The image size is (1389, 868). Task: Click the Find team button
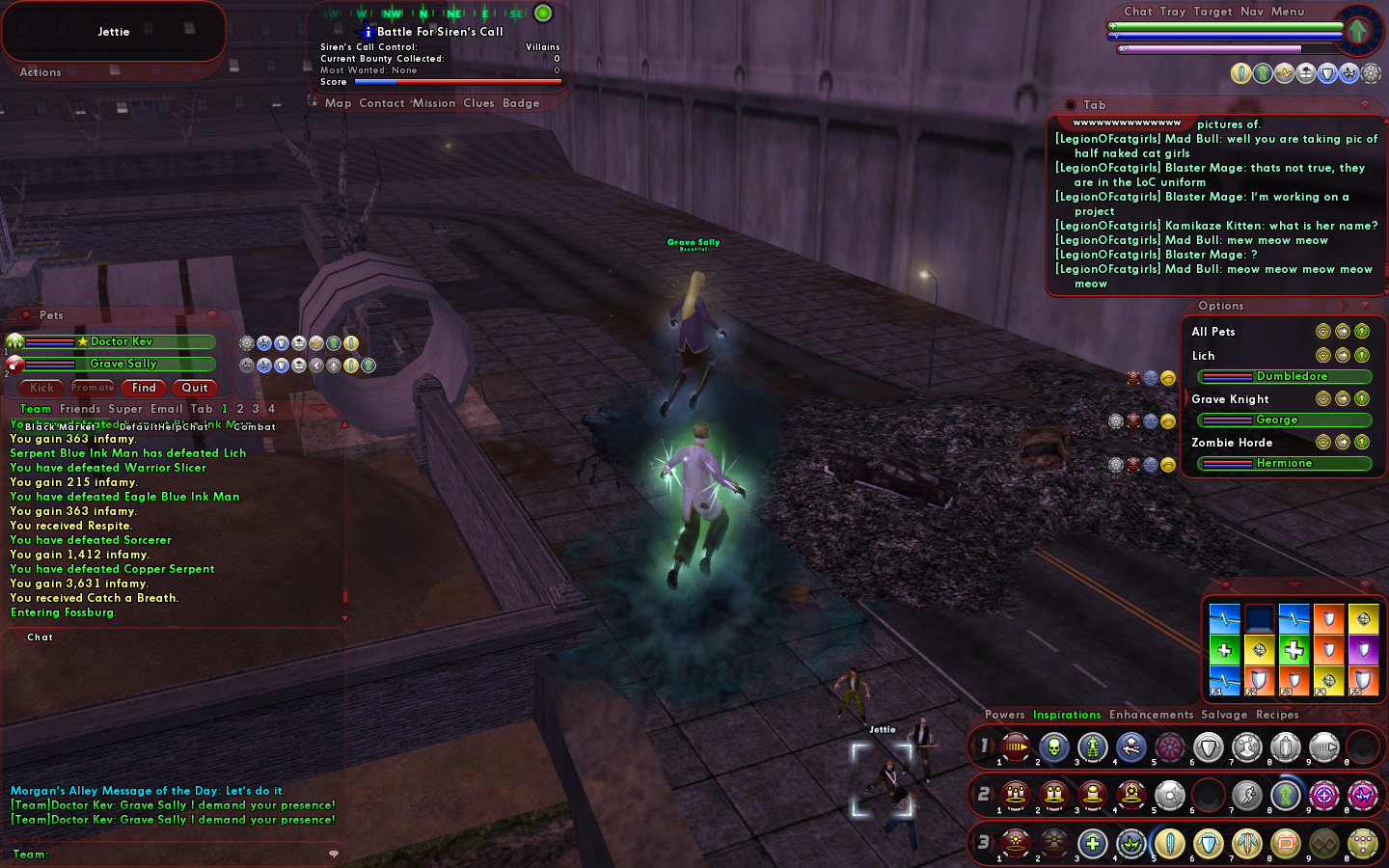click(x=144, y=388)
